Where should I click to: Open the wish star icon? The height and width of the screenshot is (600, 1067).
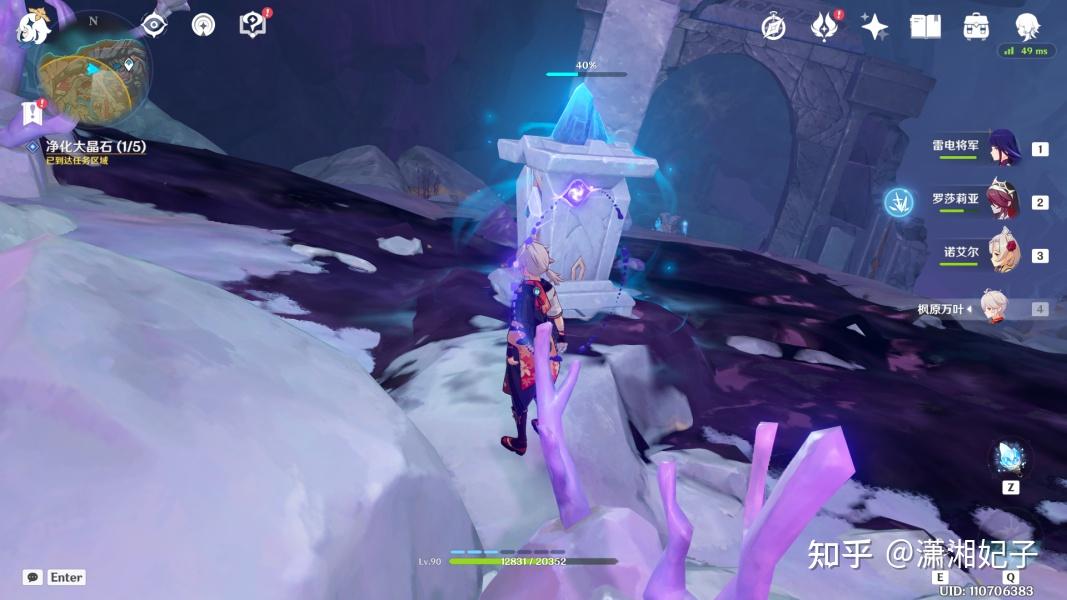[875, 27]
